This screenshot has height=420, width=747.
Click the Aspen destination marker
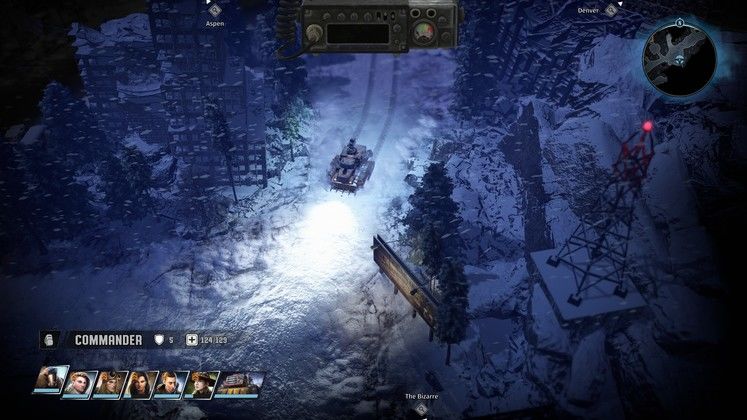[214, 10]
